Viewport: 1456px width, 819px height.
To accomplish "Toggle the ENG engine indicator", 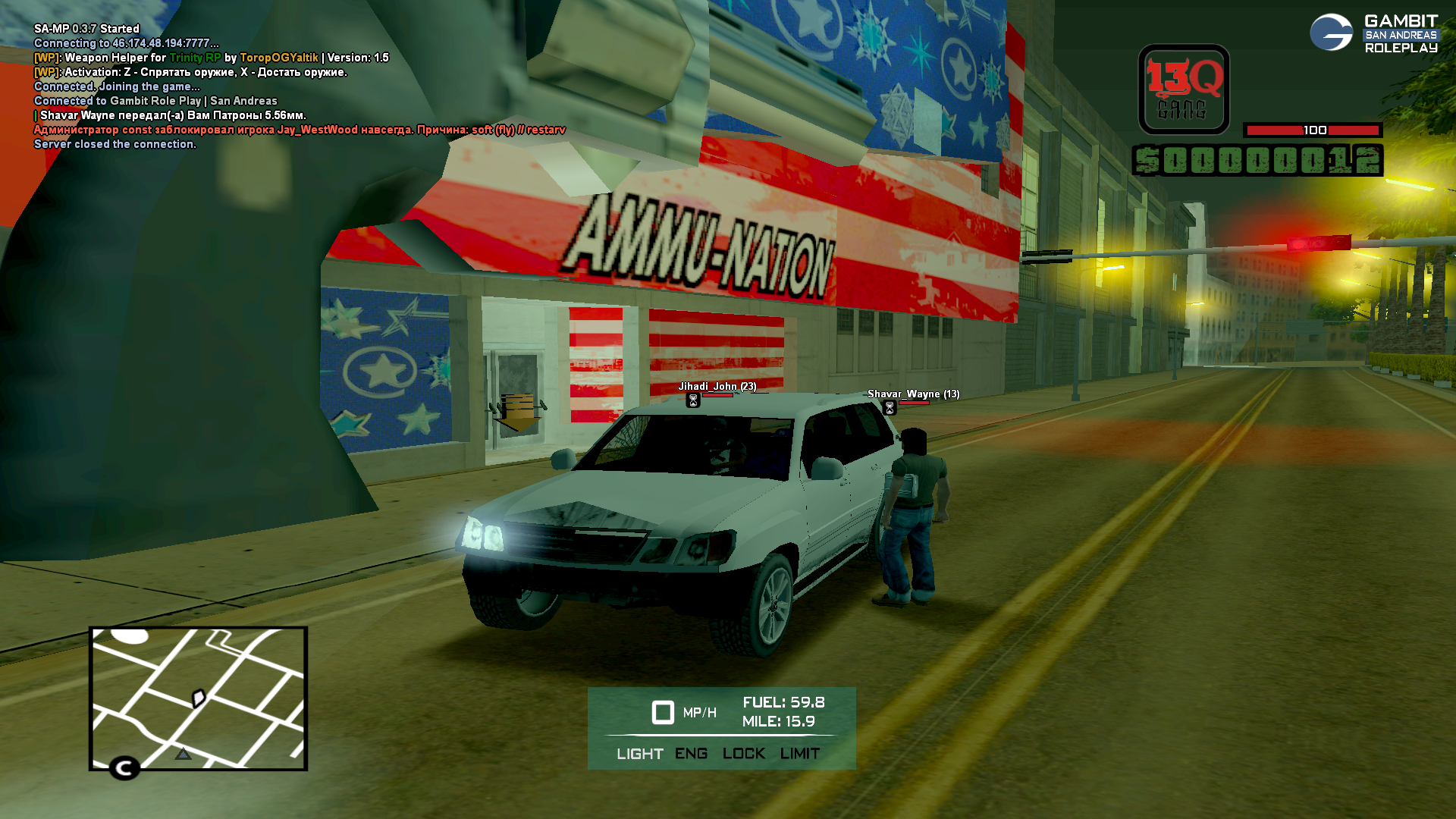I will pos(691,754).
